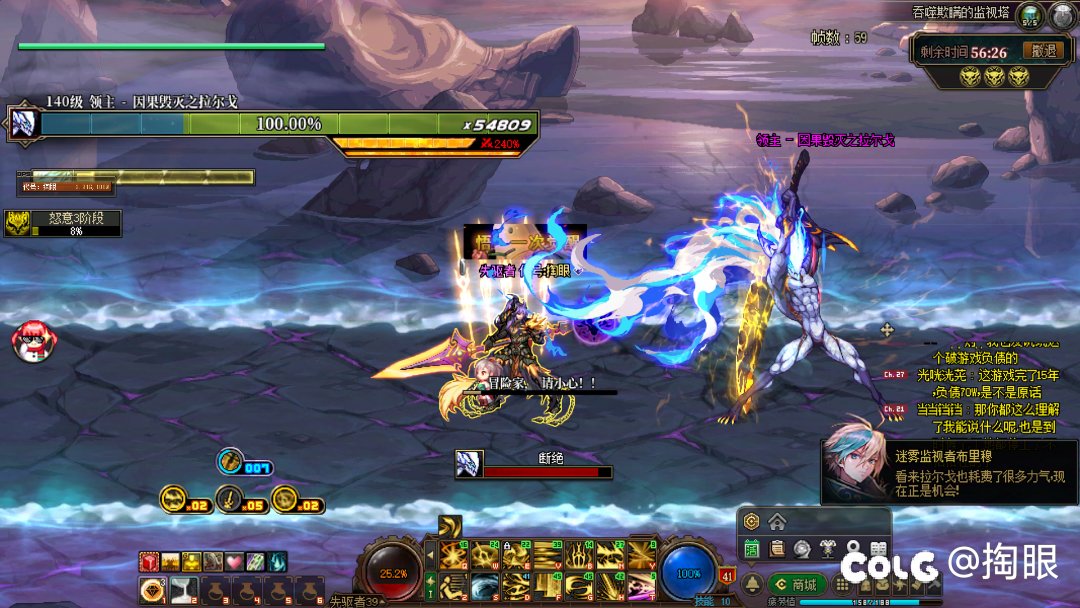Click the 5/5 crystal icon at top

[x=1029, y=15]
